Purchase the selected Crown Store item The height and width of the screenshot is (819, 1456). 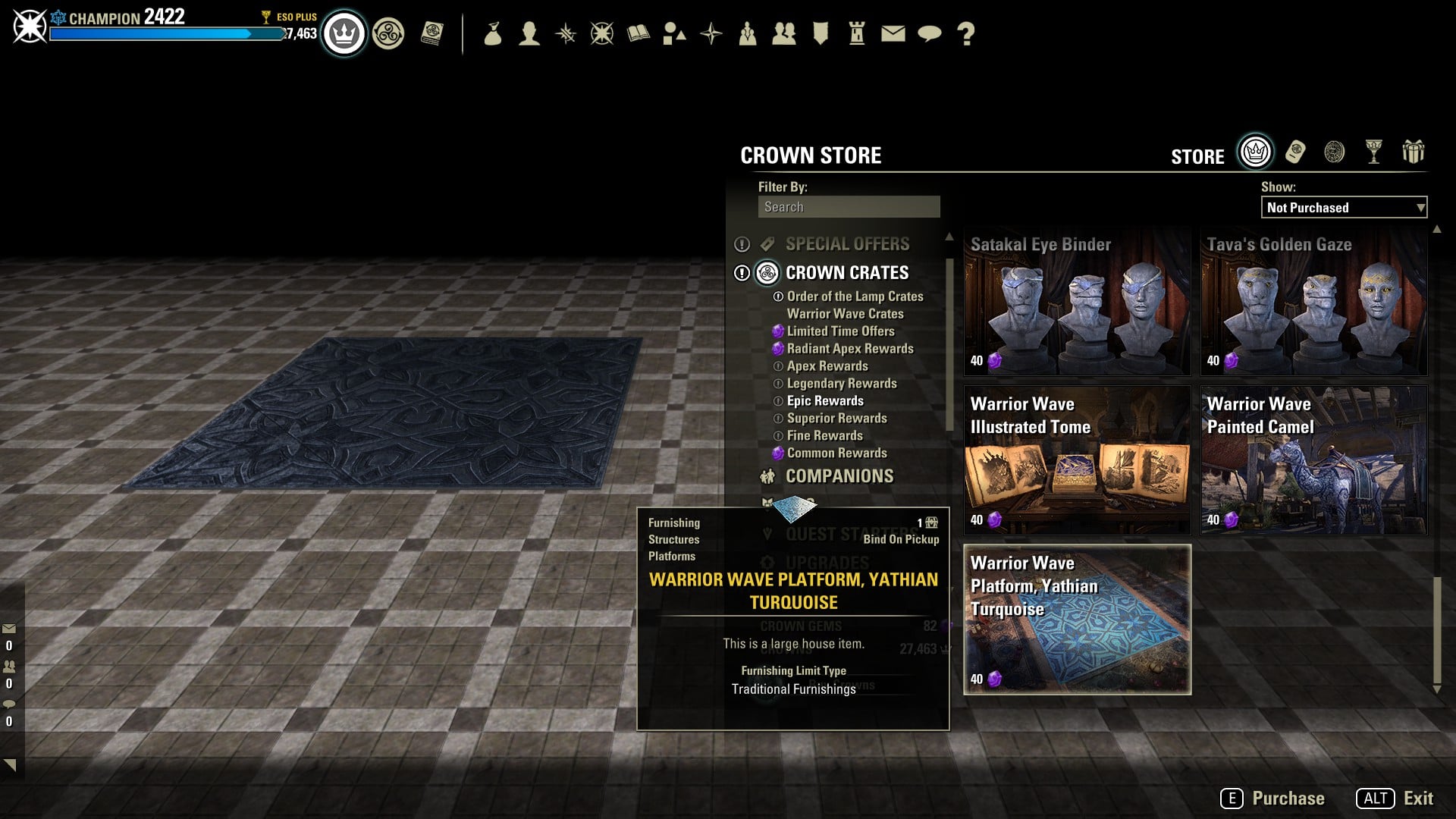pos(1273,799)
